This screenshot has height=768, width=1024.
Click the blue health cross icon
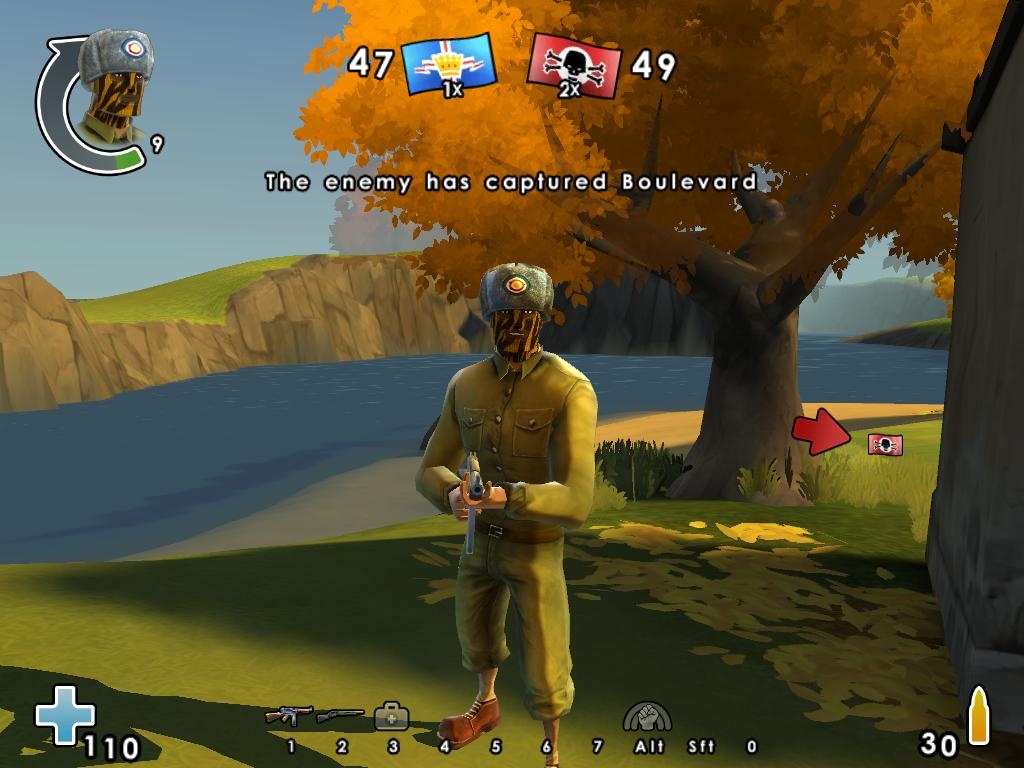[x=65, y=714]
